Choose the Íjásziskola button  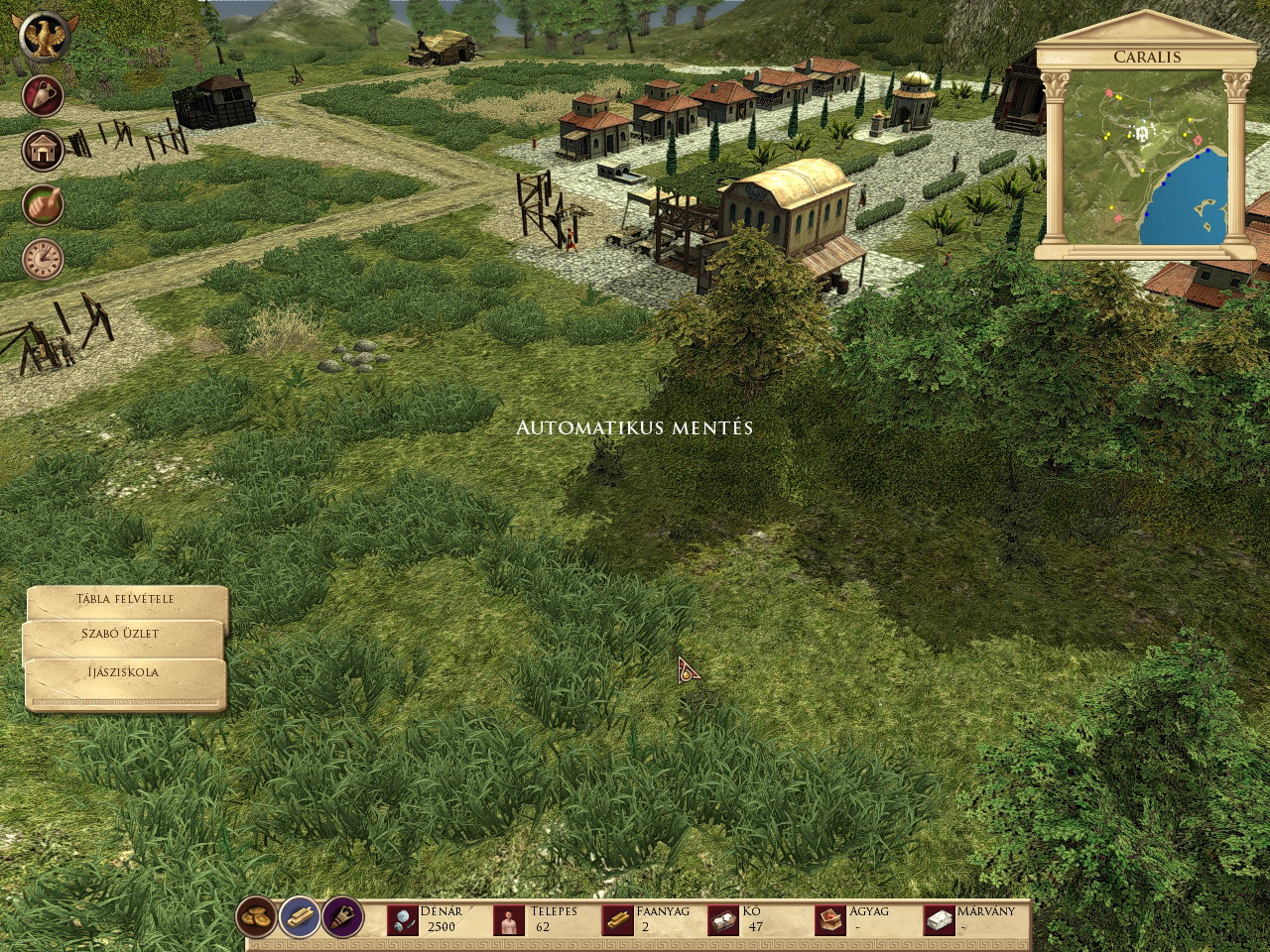[x=123, y=672]
